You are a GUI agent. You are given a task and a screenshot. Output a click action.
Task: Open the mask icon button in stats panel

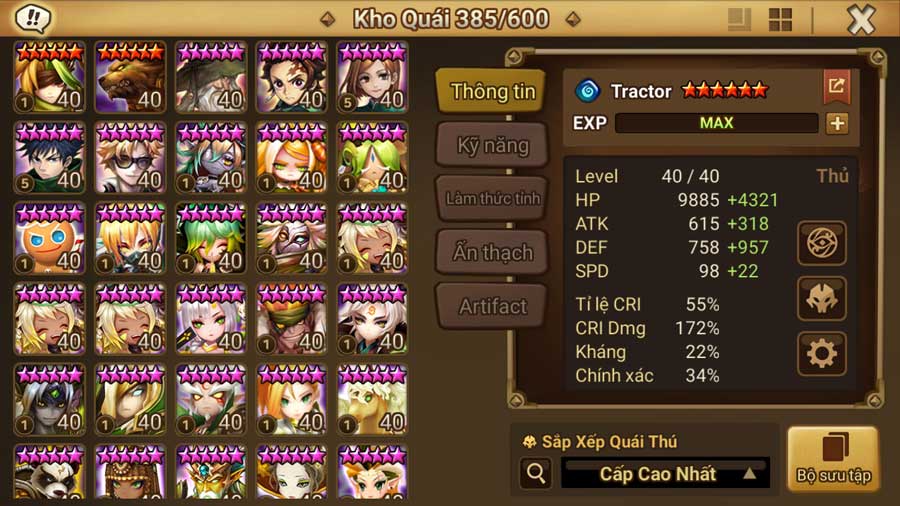(822, 298)
